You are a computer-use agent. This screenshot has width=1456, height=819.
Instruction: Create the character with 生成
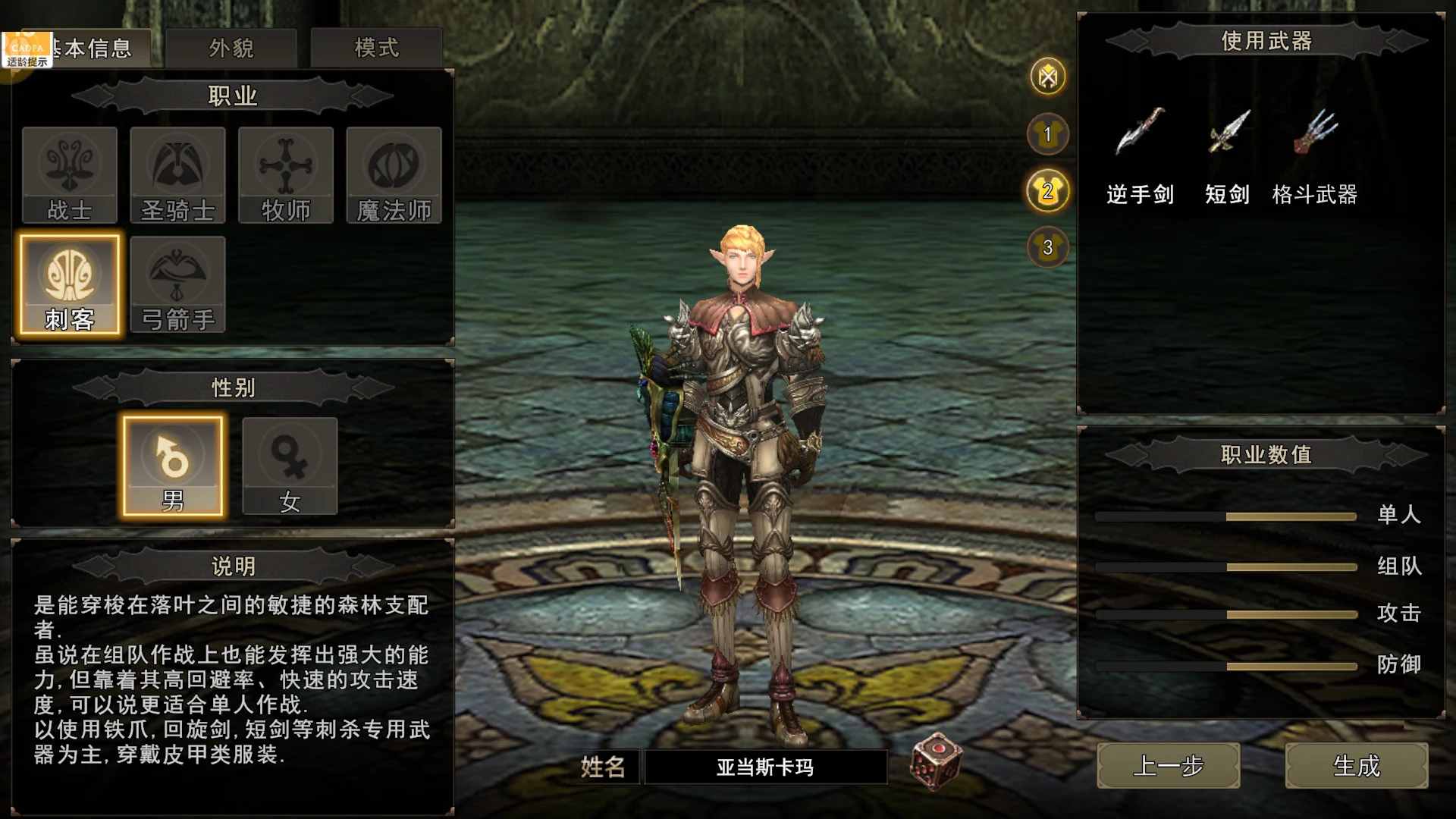[x=1356, y=766]
